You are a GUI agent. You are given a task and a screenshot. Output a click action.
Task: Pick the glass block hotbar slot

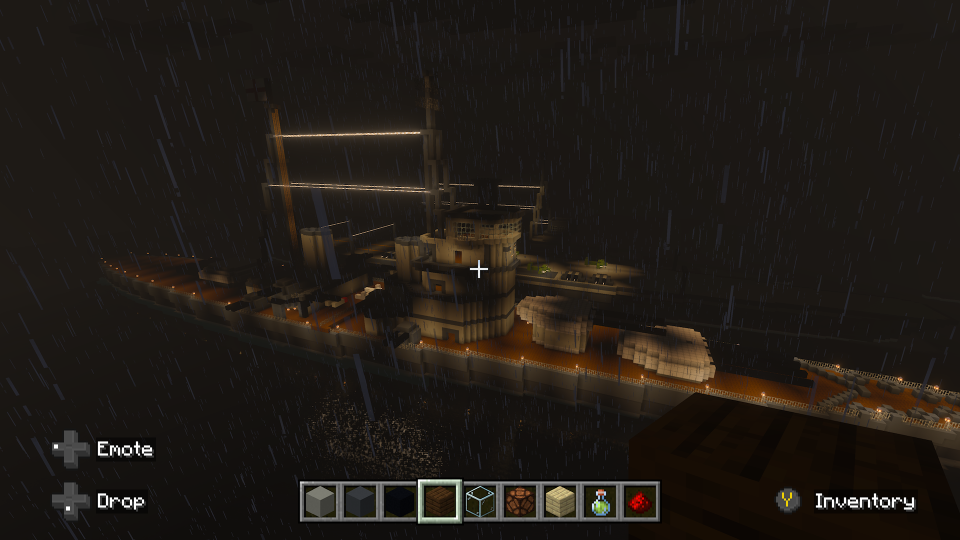[x=480, y=501]
